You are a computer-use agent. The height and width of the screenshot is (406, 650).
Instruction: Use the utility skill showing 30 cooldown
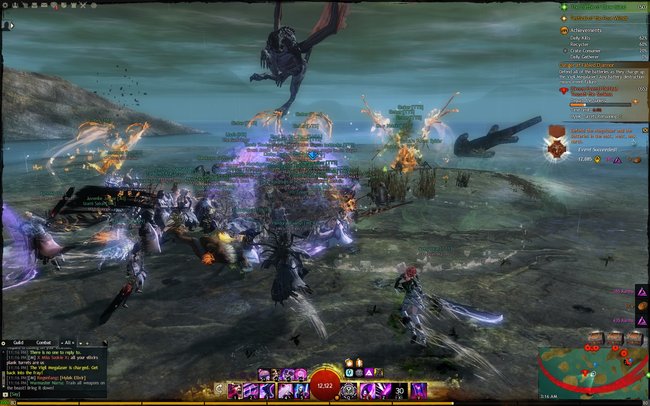[x=400, y=389]
